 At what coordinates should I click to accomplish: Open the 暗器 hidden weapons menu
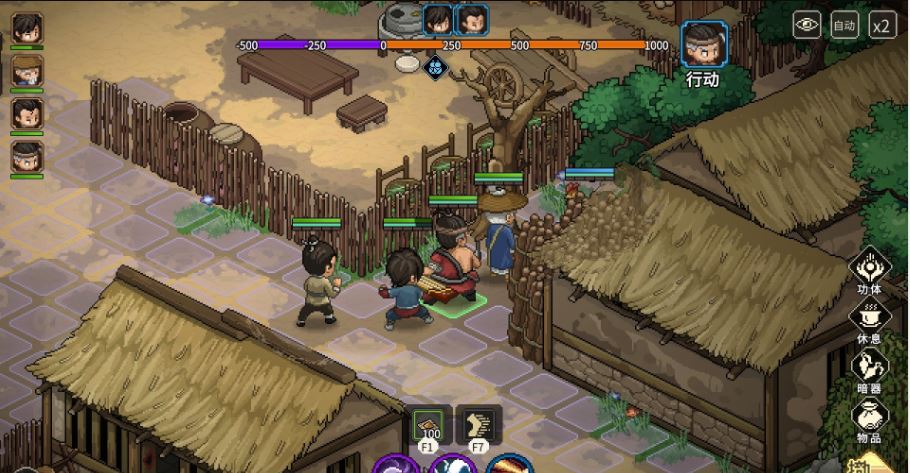coord(869,367)
